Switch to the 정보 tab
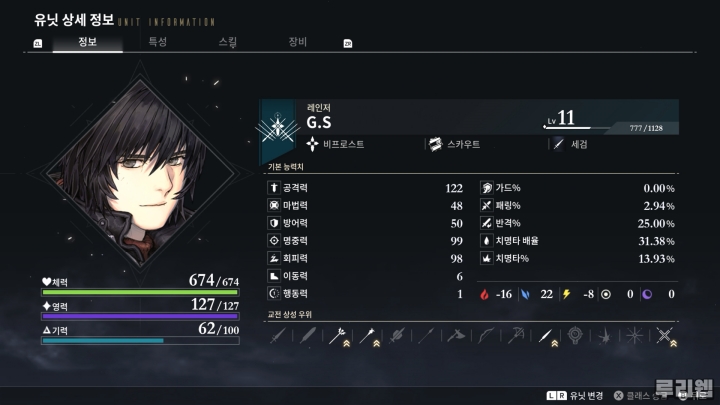720x405 pixels. tap(88, 43)
